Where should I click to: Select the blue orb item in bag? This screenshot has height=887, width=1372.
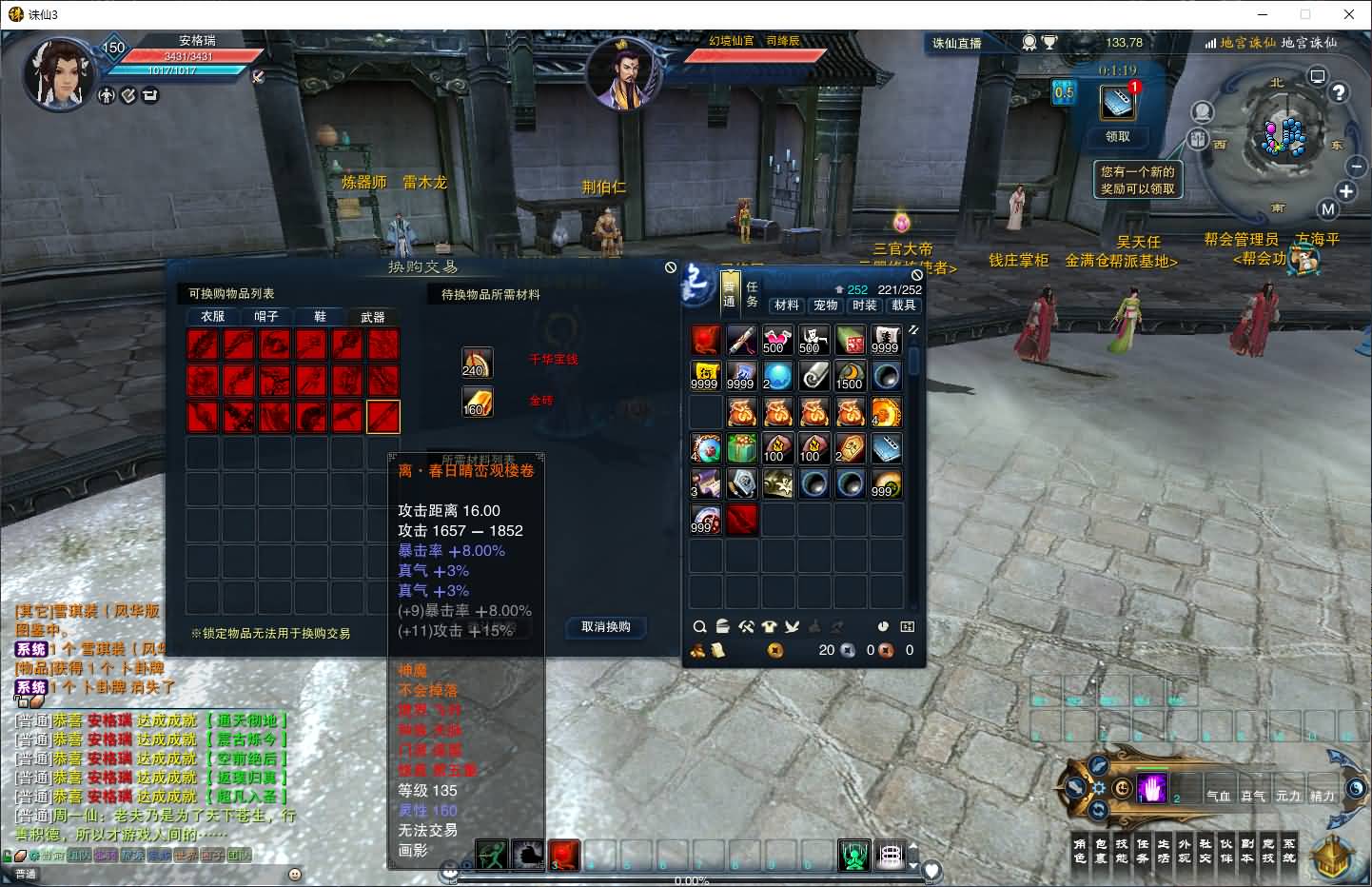[777, 376]
